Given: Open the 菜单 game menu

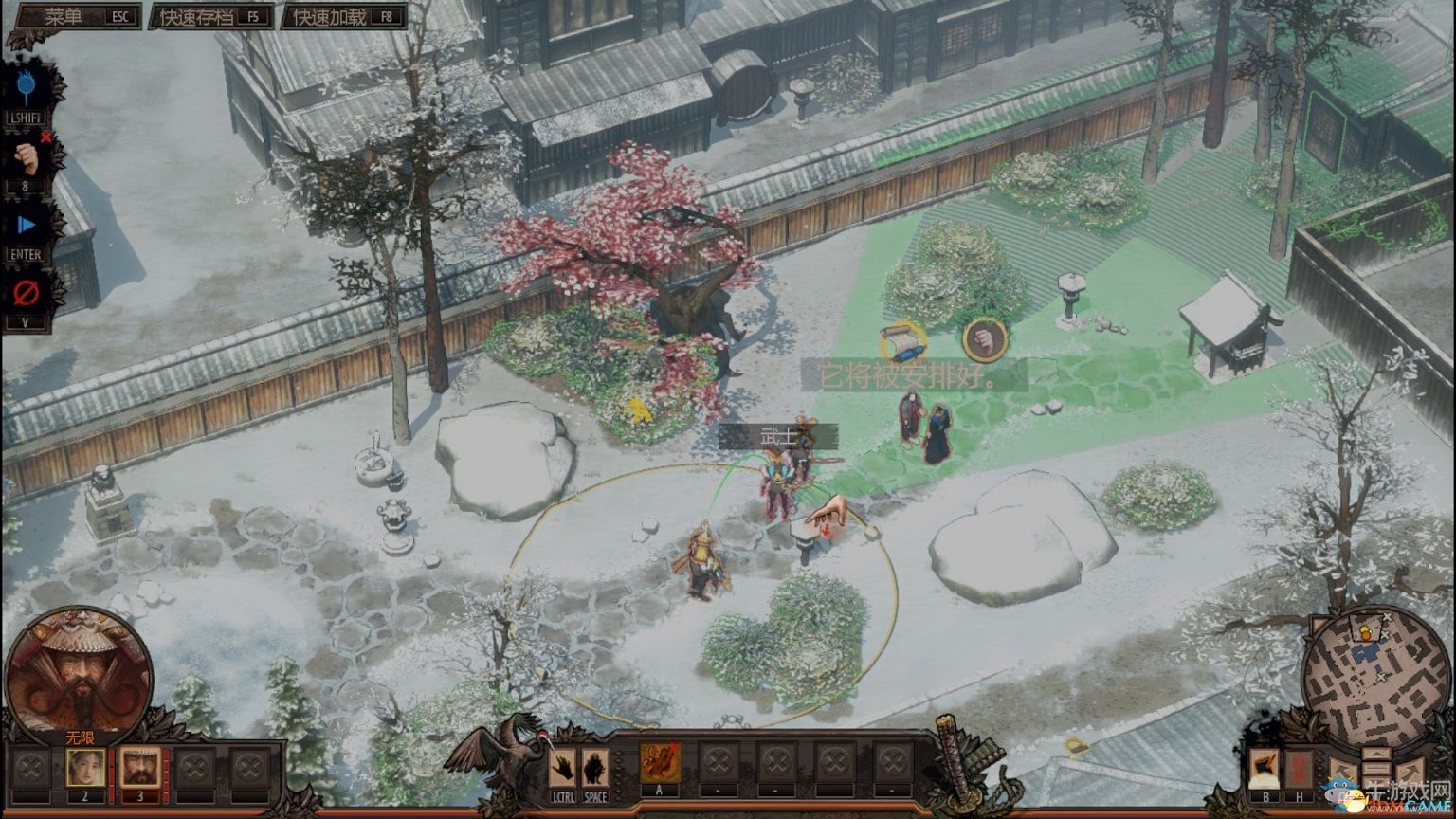Looking at the screenshot, I should [76, 16].
